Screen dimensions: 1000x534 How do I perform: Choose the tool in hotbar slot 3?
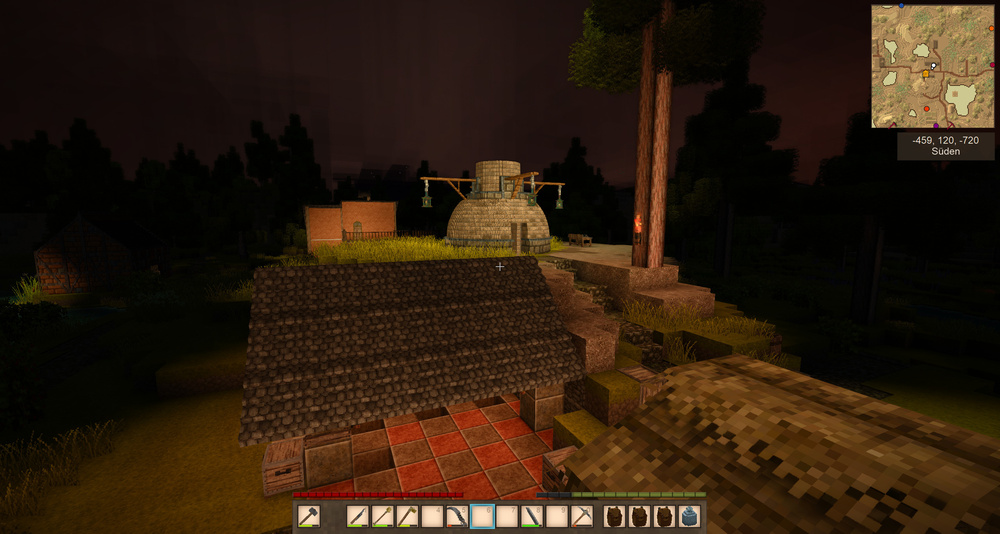pyautogui.click(x=408, y=516)
